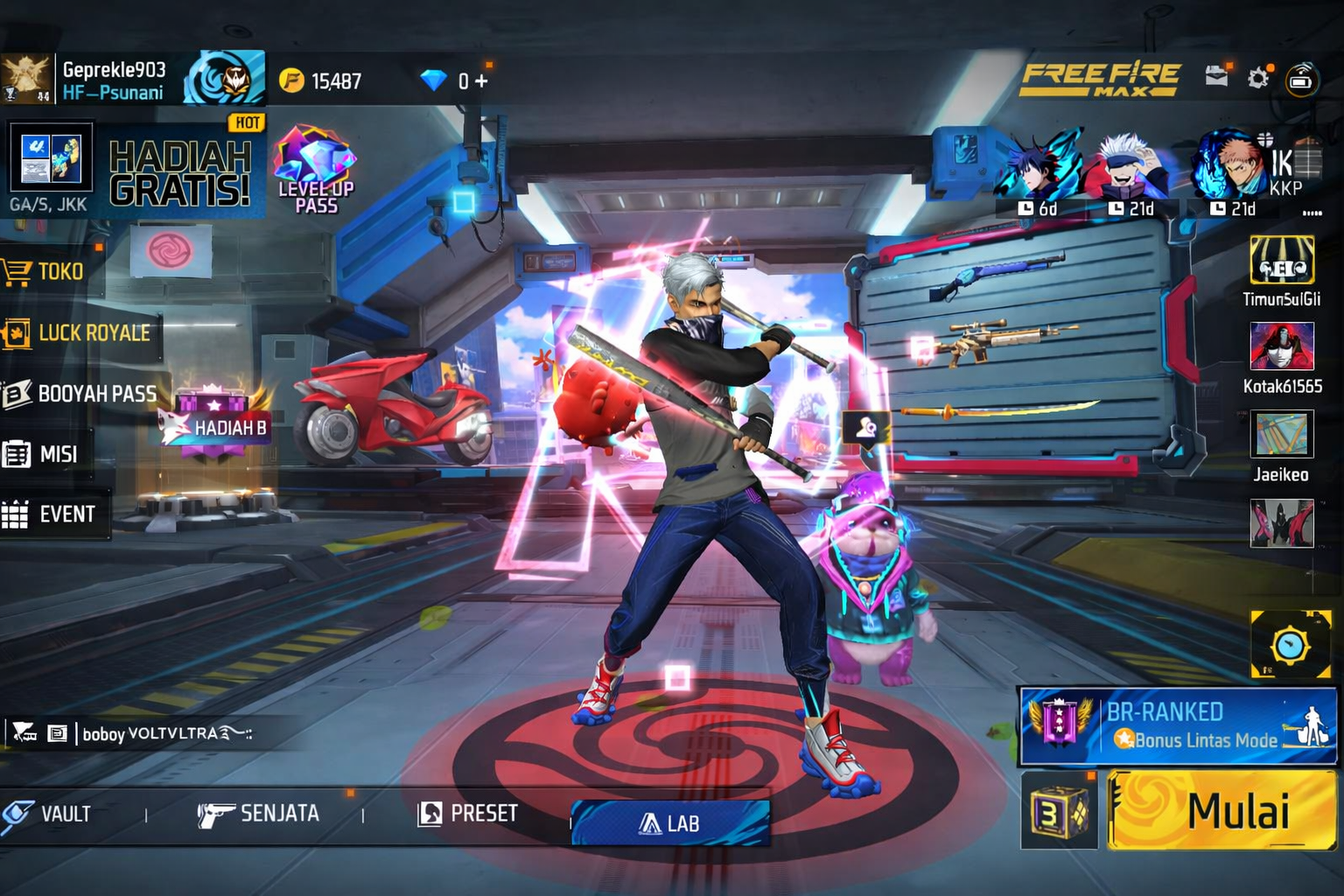Add diamonds with the plus button
The image size is (1344, 896).
(480, 81)
